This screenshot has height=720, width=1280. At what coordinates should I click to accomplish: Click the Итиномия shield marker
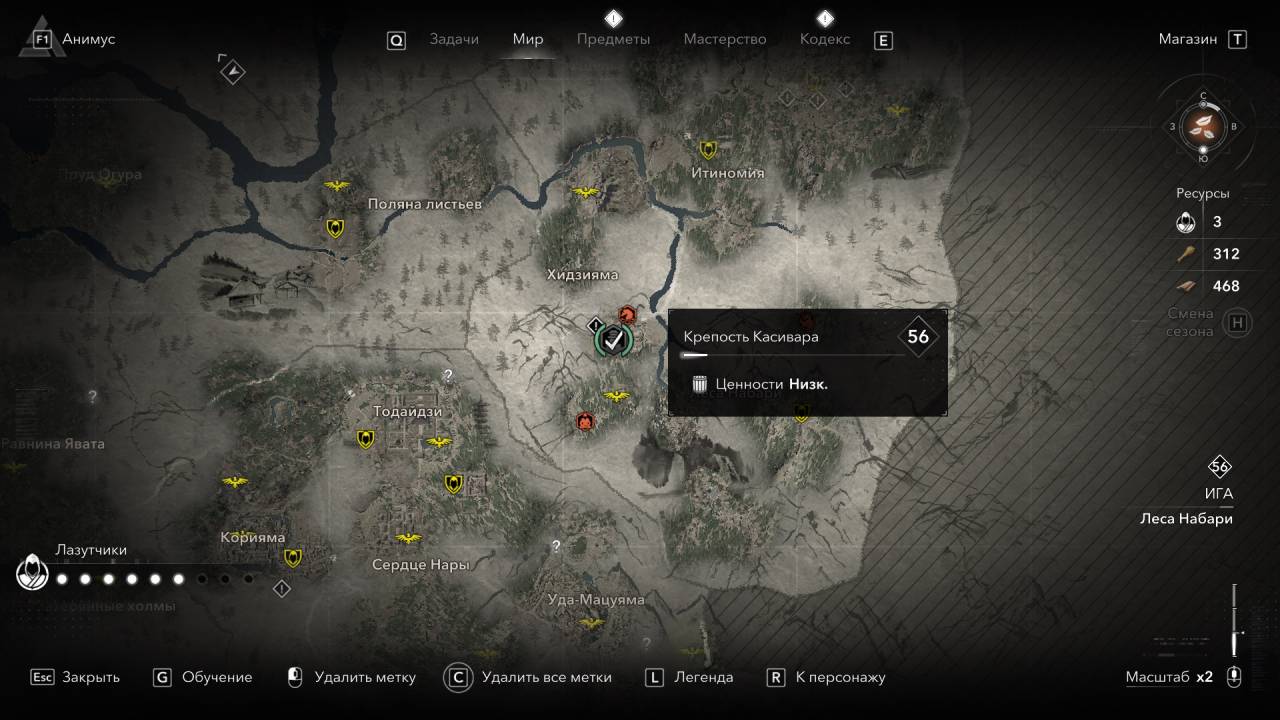tap(708, 150)
